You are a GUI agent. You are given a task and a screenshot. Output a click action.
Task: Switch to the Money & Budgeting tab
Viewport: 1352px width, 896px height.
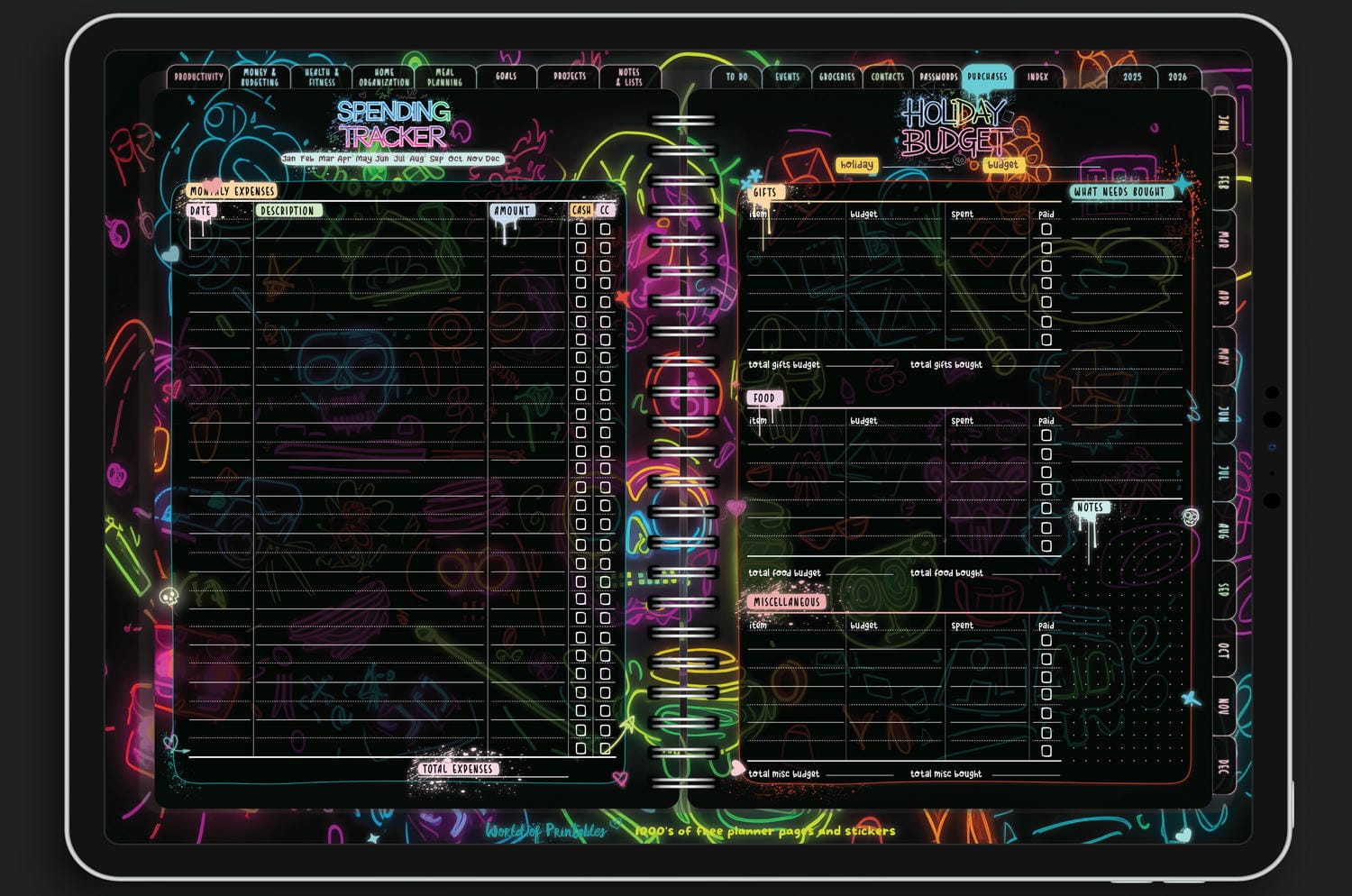260,78
